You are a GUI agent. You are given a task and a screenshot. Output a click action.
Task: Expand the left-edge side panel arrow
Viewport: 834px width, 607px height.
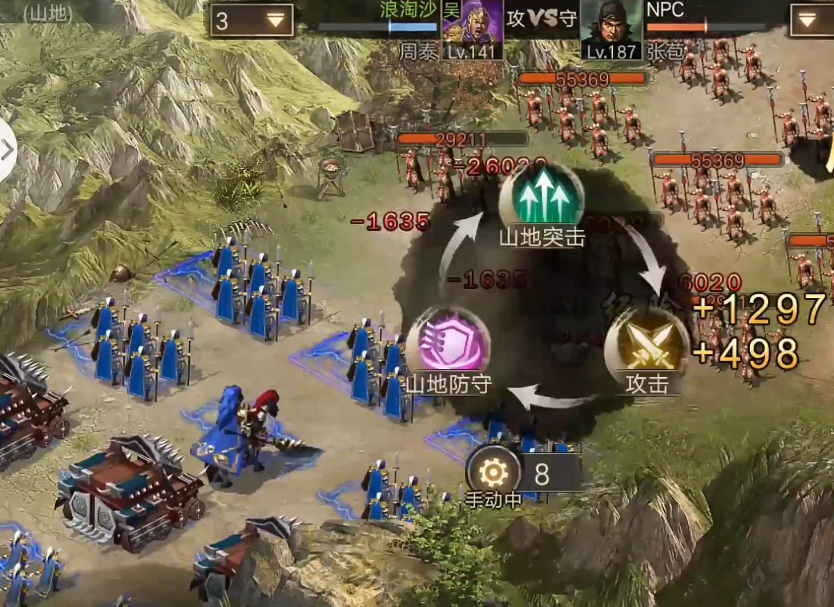click(8, 150)
